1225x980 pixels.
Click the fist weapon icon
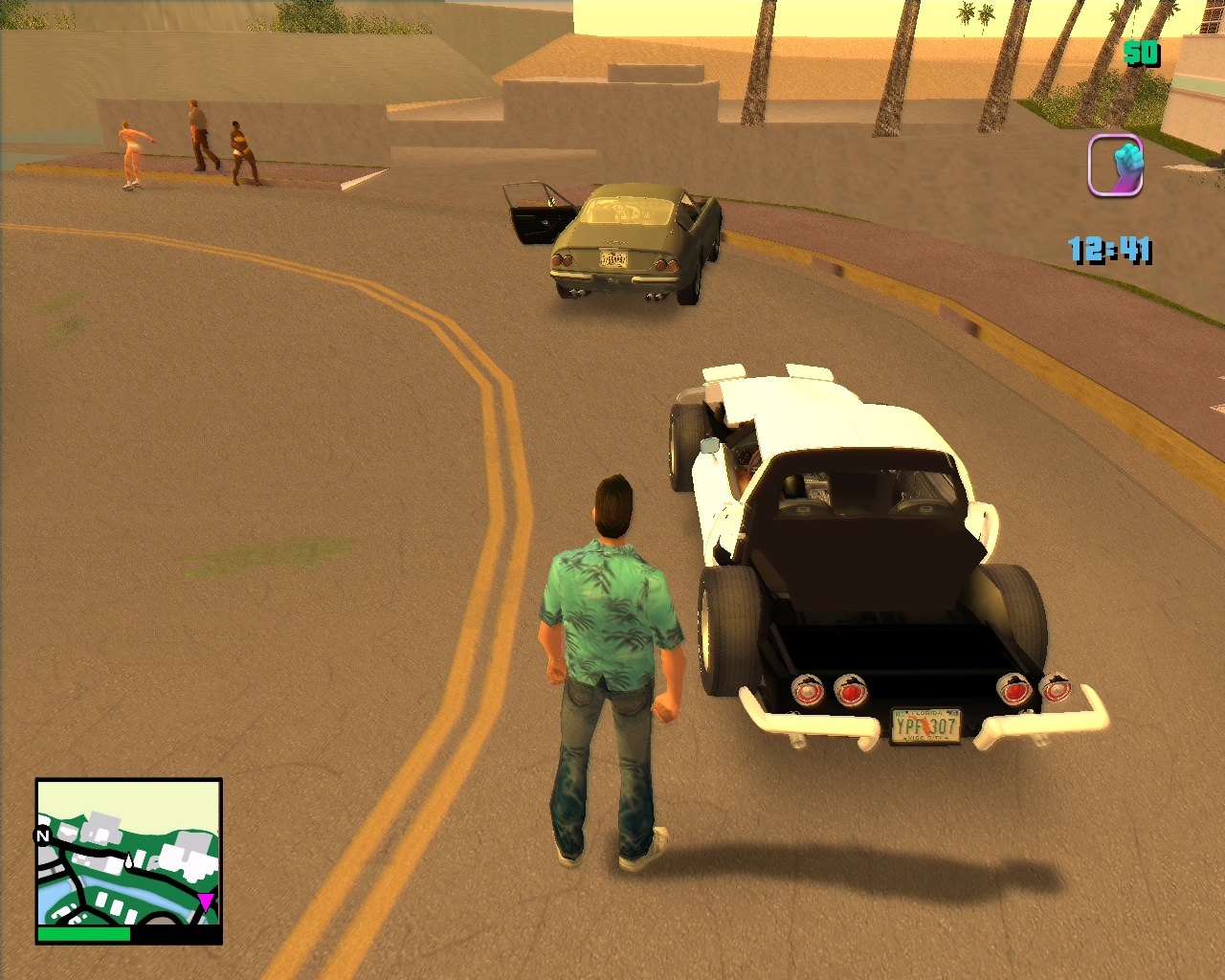click(1116, 166)
